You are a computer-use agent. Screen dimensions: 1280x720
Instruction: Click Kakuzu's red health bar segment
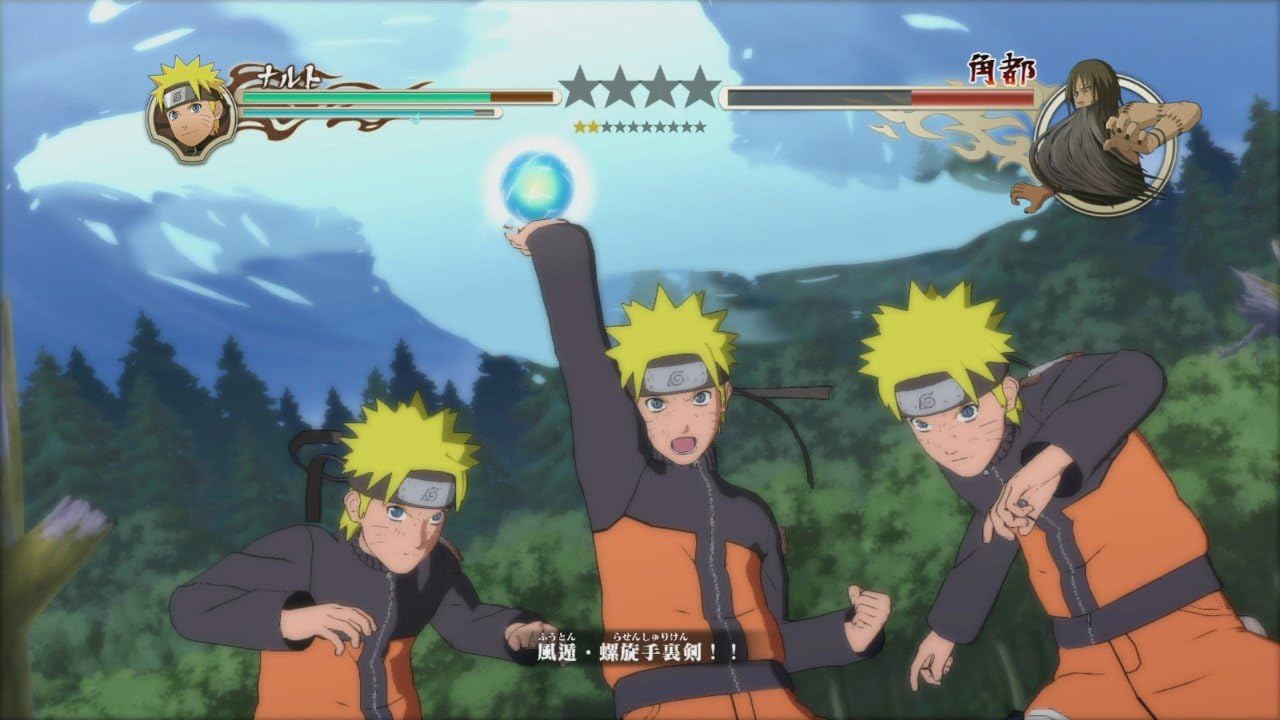[x=970, y=99]
